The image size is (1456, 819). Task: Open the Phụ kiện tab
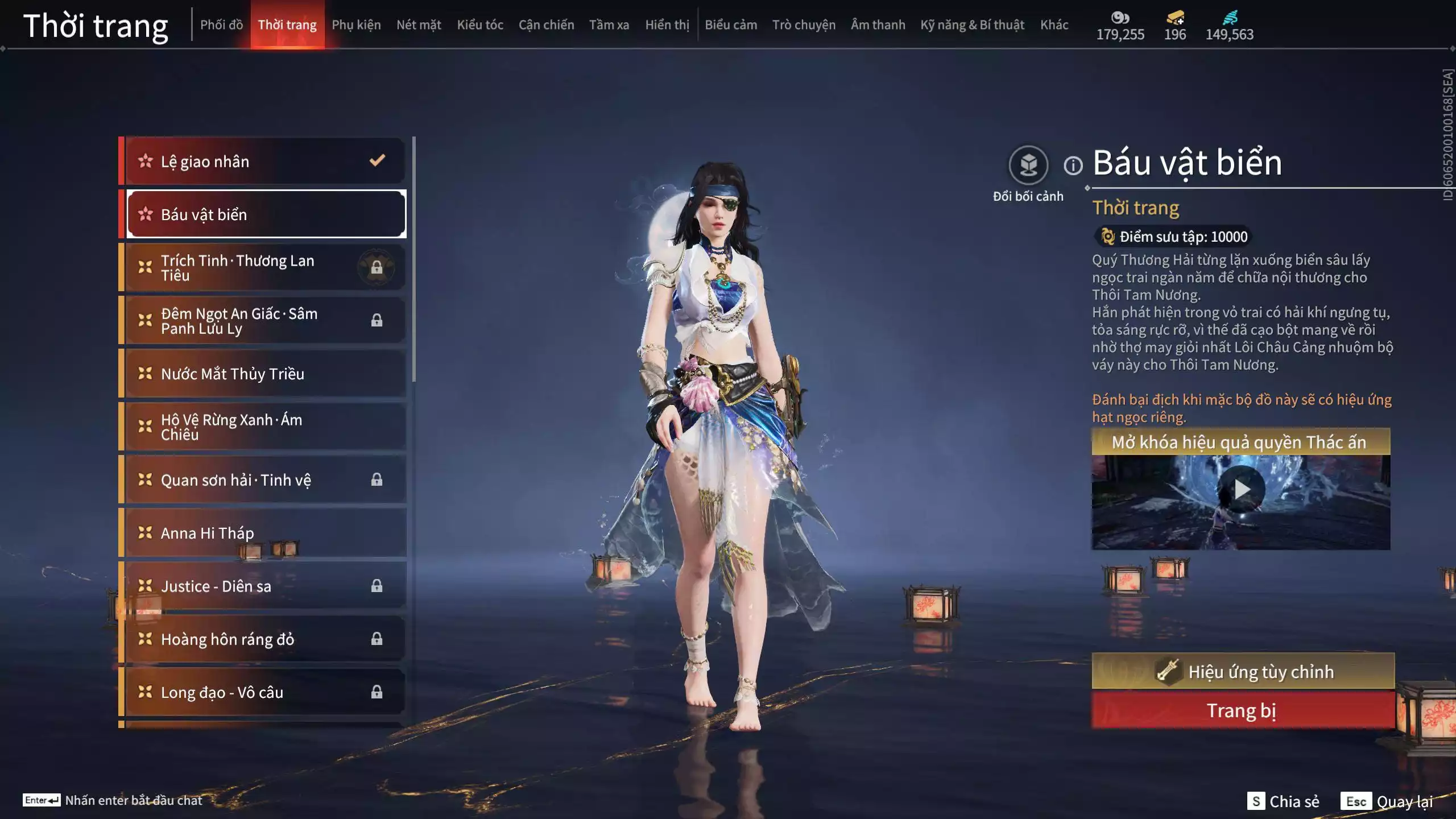tap(356, 25)
